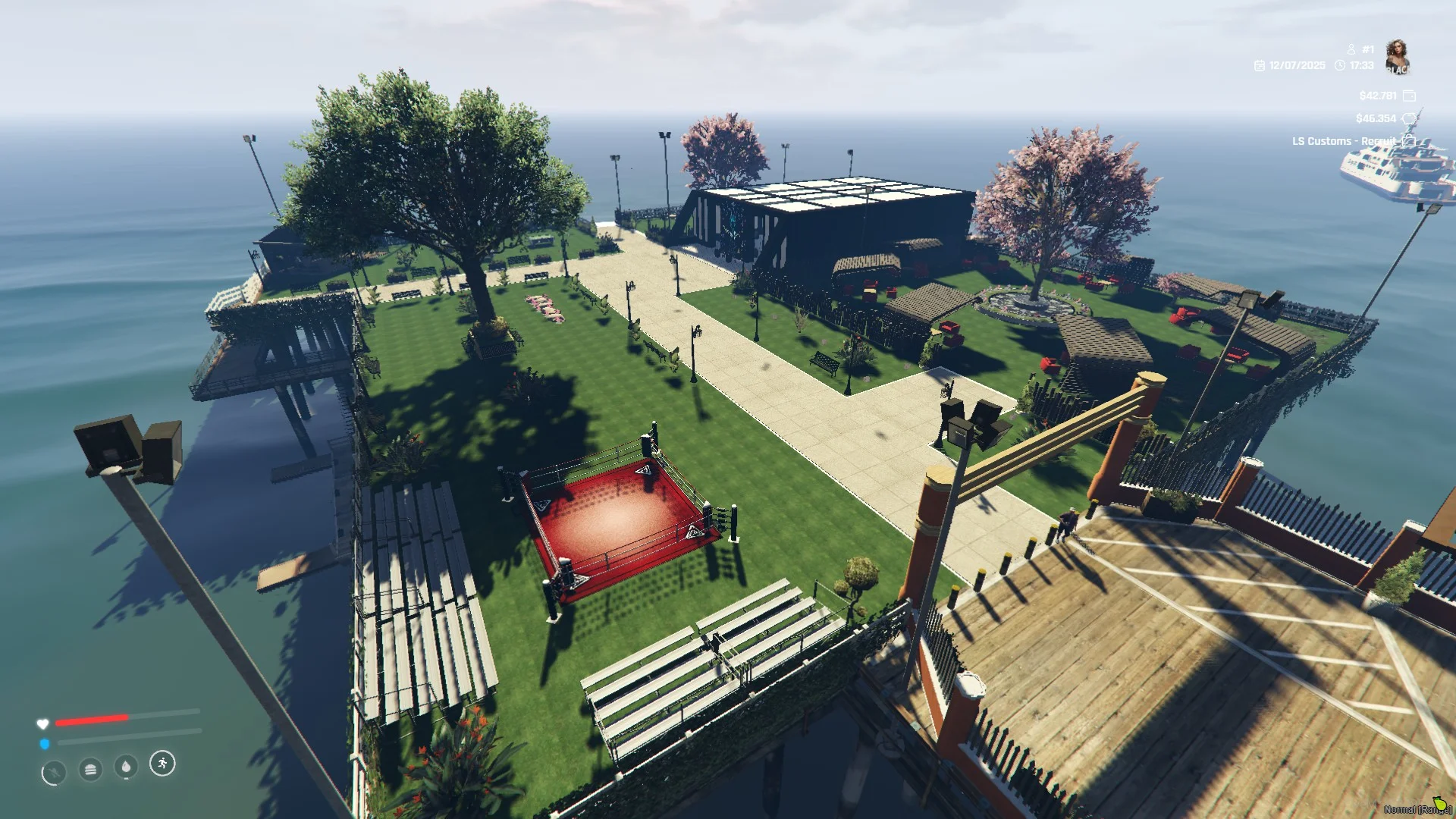
Task: Click the burger hunger icon
Action: (x=90, y=770)
